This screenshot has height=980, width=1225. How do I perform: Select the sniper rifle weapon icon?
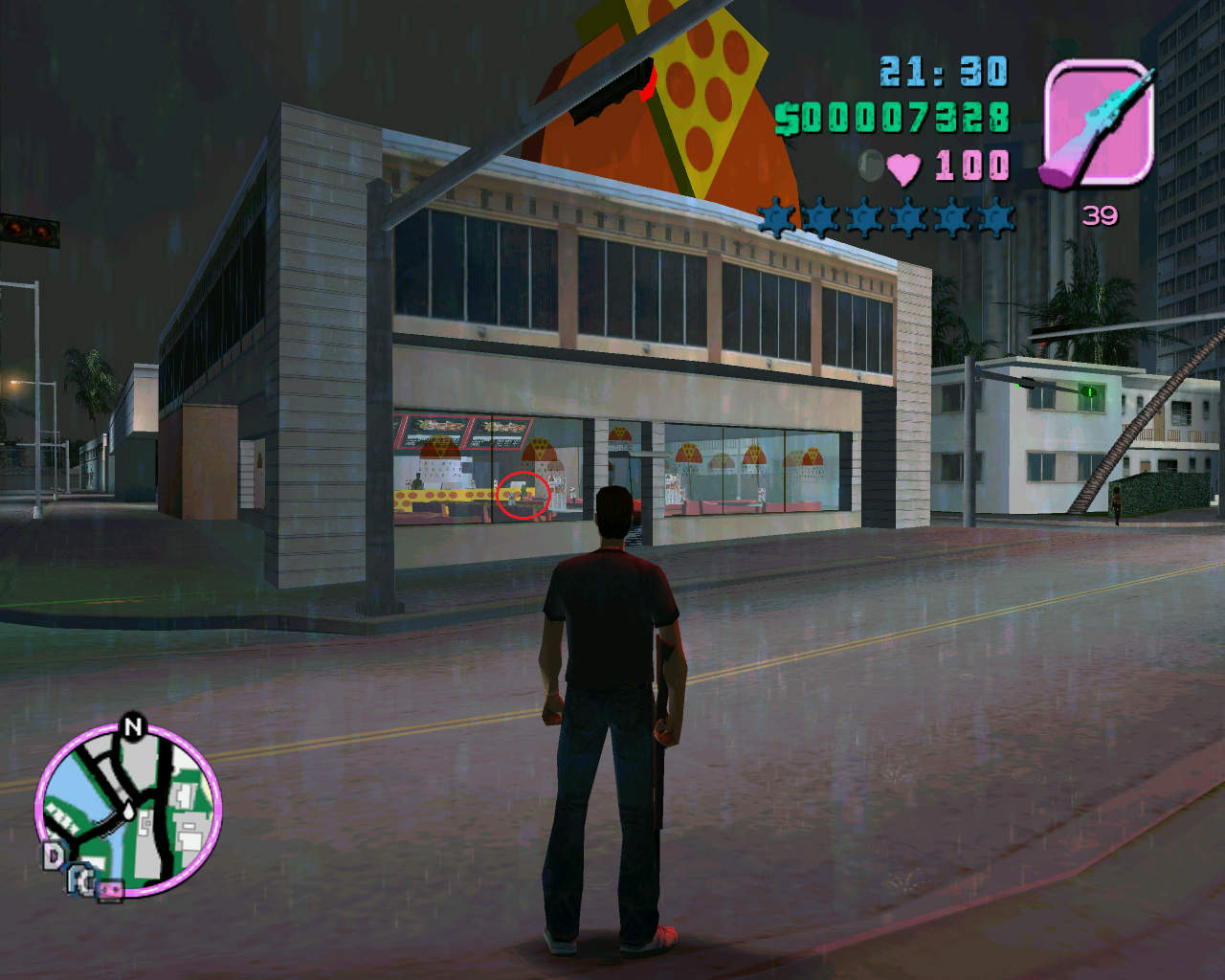click(1097, 122)
